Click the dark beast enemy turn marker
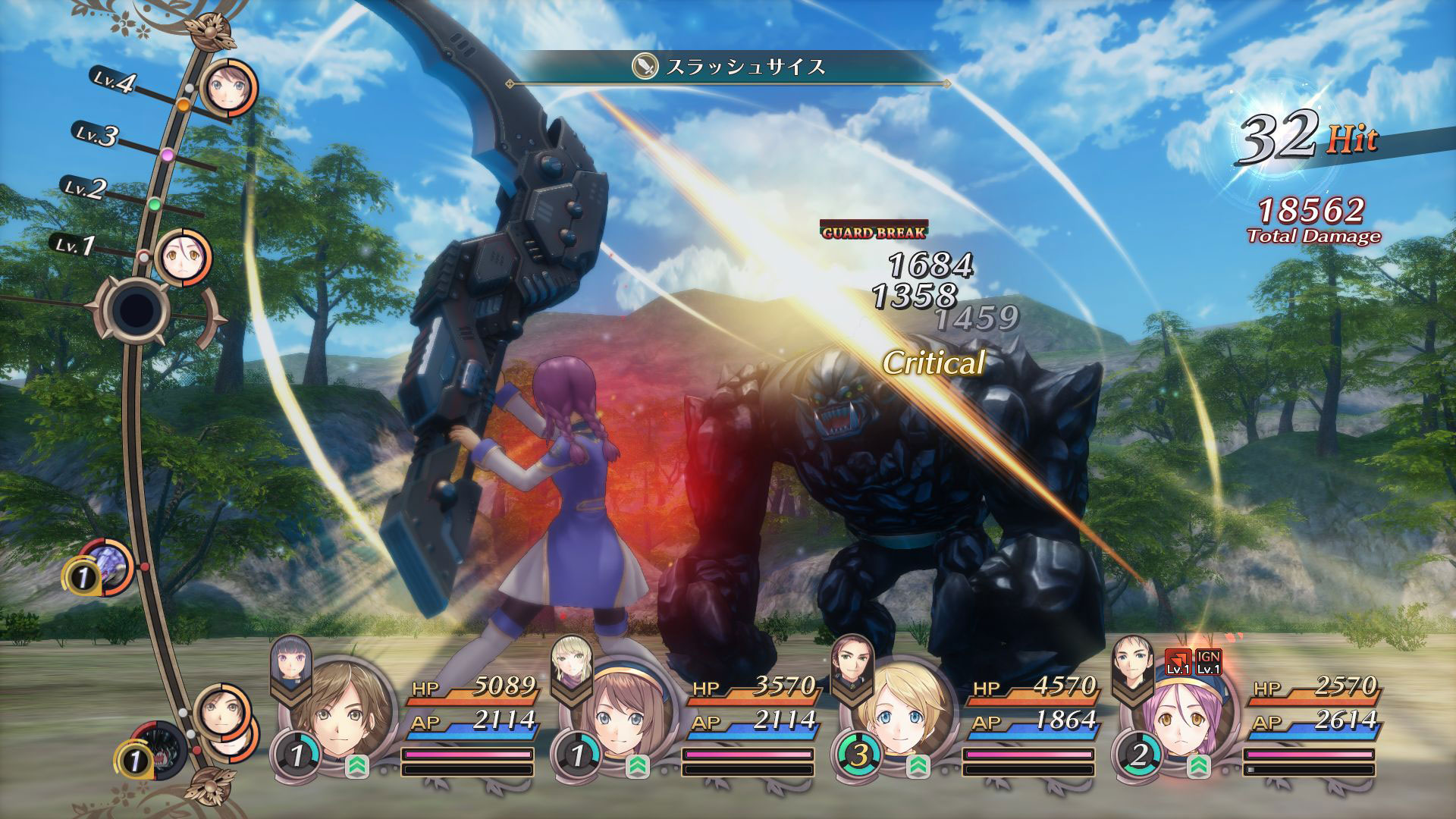 [x=159, y=751]
